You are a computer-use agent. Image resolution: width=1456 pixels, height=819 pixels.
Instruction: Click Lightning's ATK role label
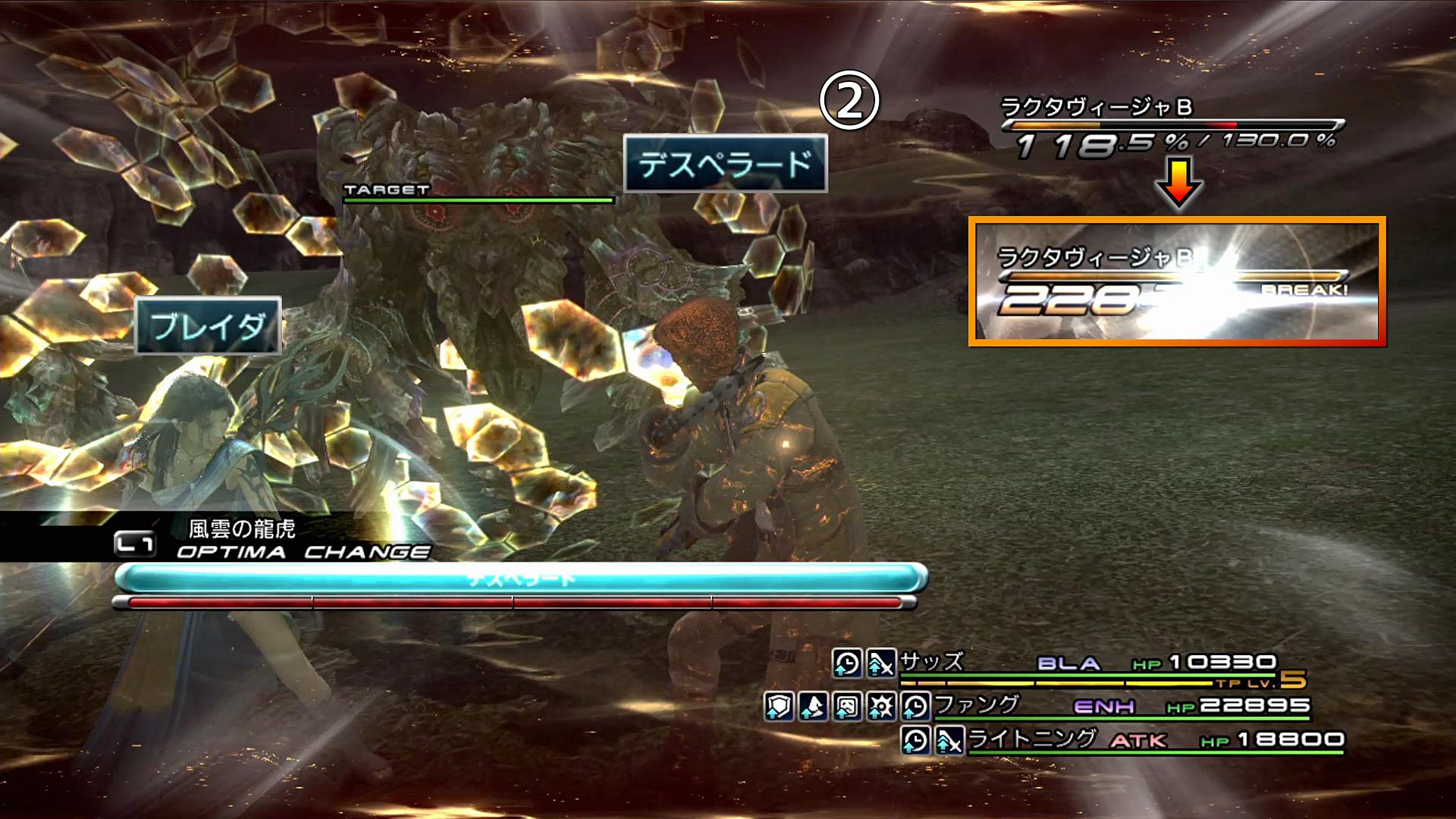click(1138, 740)
